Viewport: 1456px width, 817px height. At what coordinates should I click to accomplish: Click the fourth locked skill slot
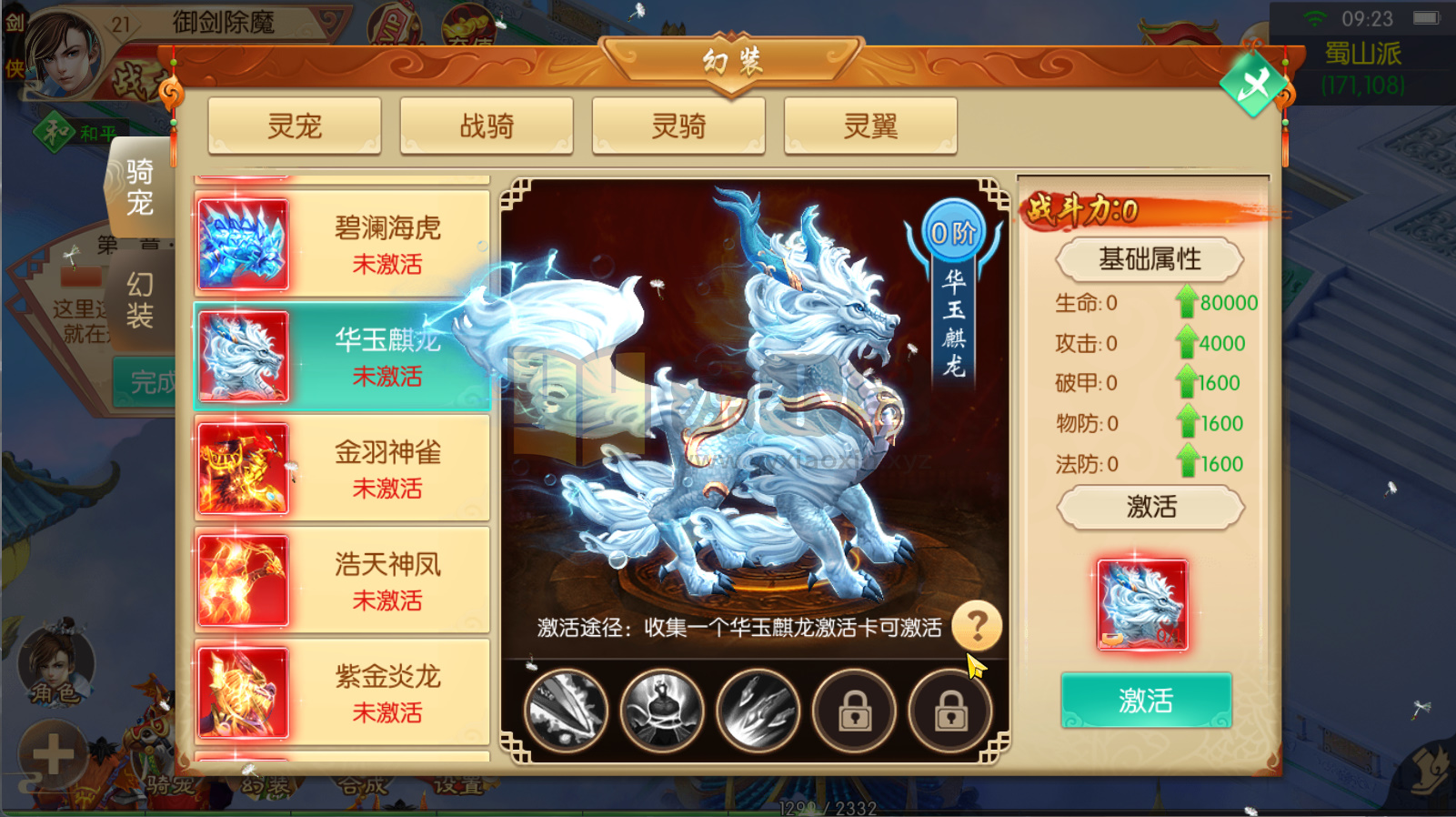pyautogui.click(x=854, y=711)
